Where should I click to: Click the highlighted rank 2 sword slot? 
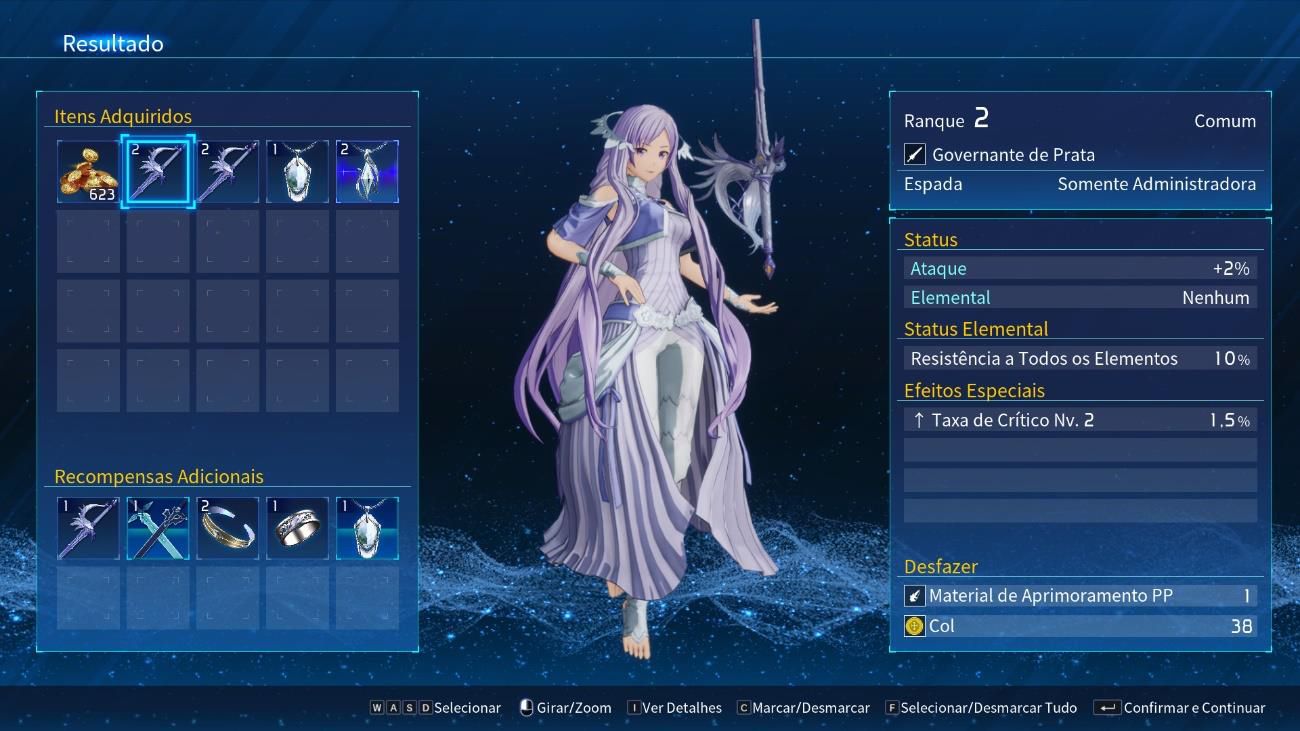[158, 172]
